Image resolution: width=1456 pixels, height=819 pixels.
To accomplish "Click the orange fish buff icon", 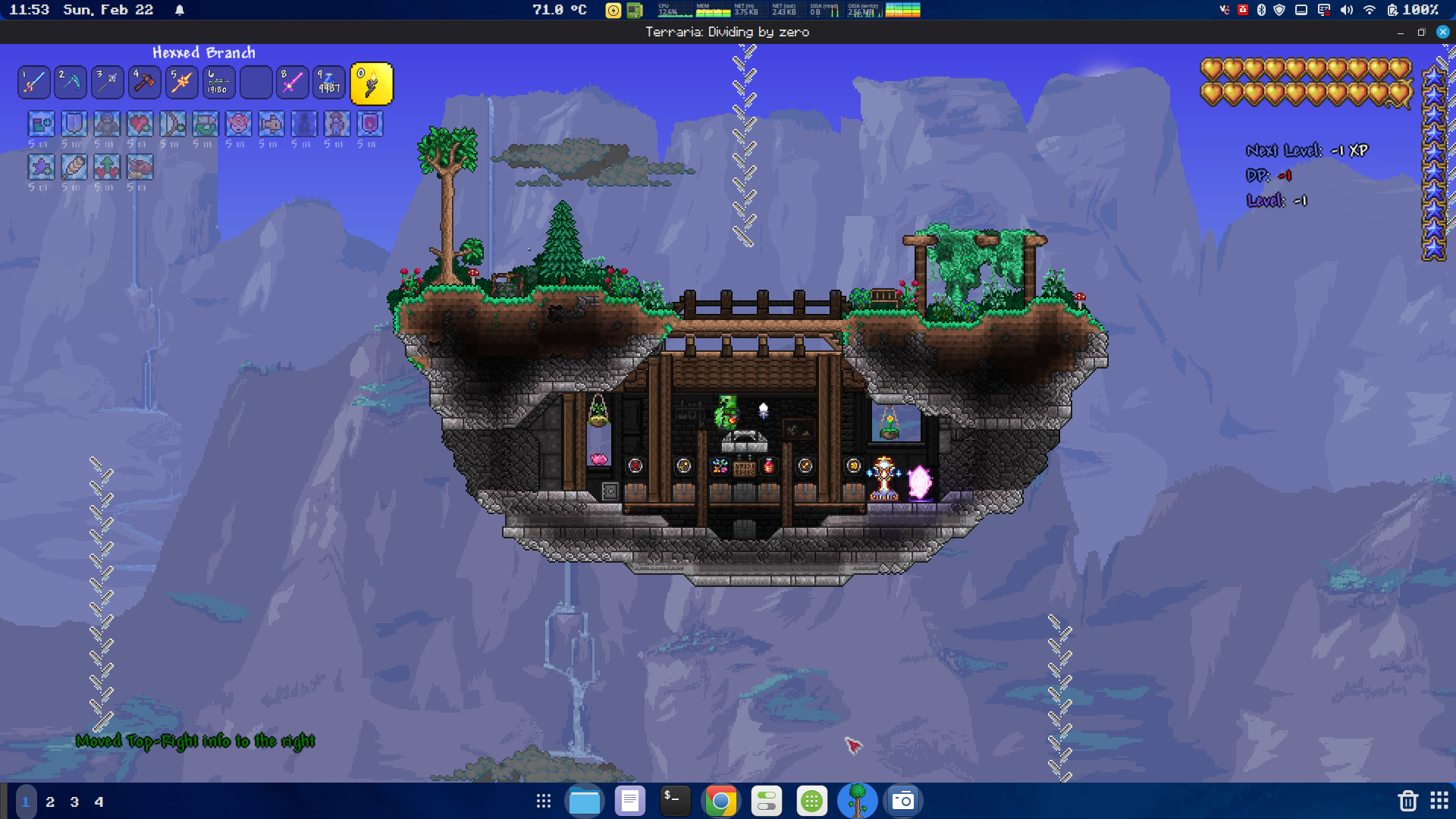I will (x=271, y=124).
